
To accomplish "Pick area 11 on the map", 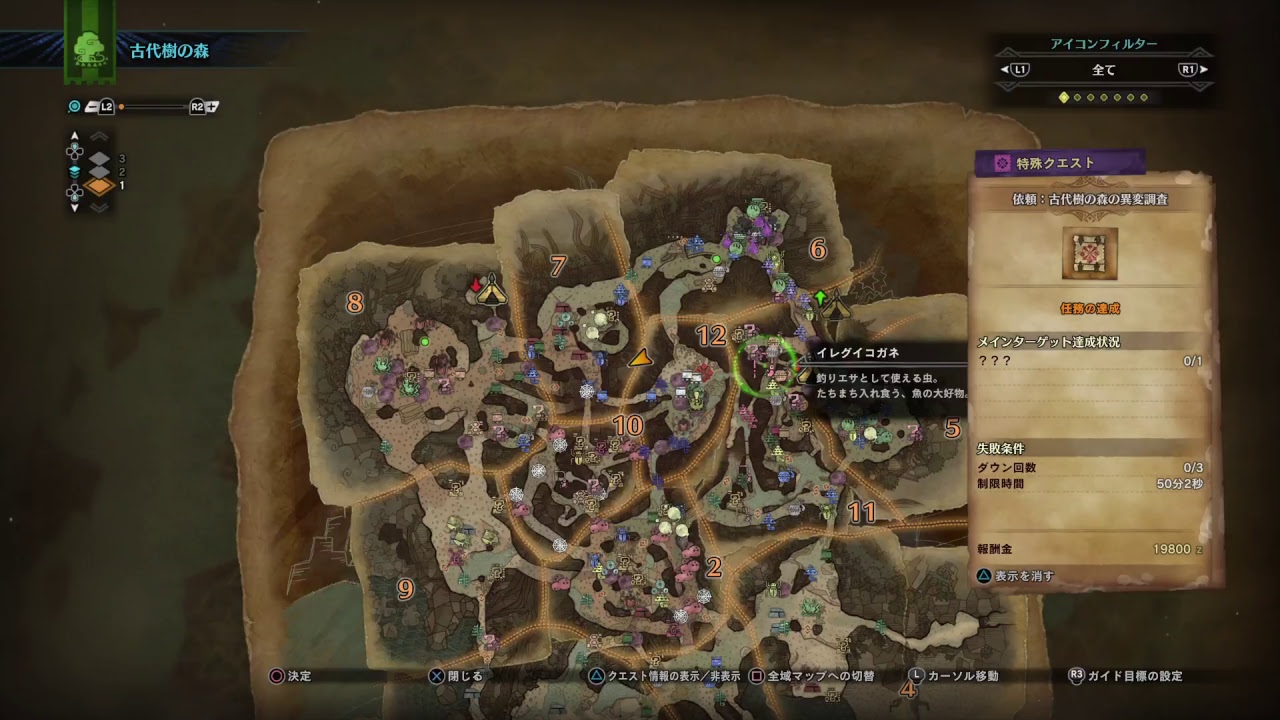I will pyautogui.click(x=862, y=513).
